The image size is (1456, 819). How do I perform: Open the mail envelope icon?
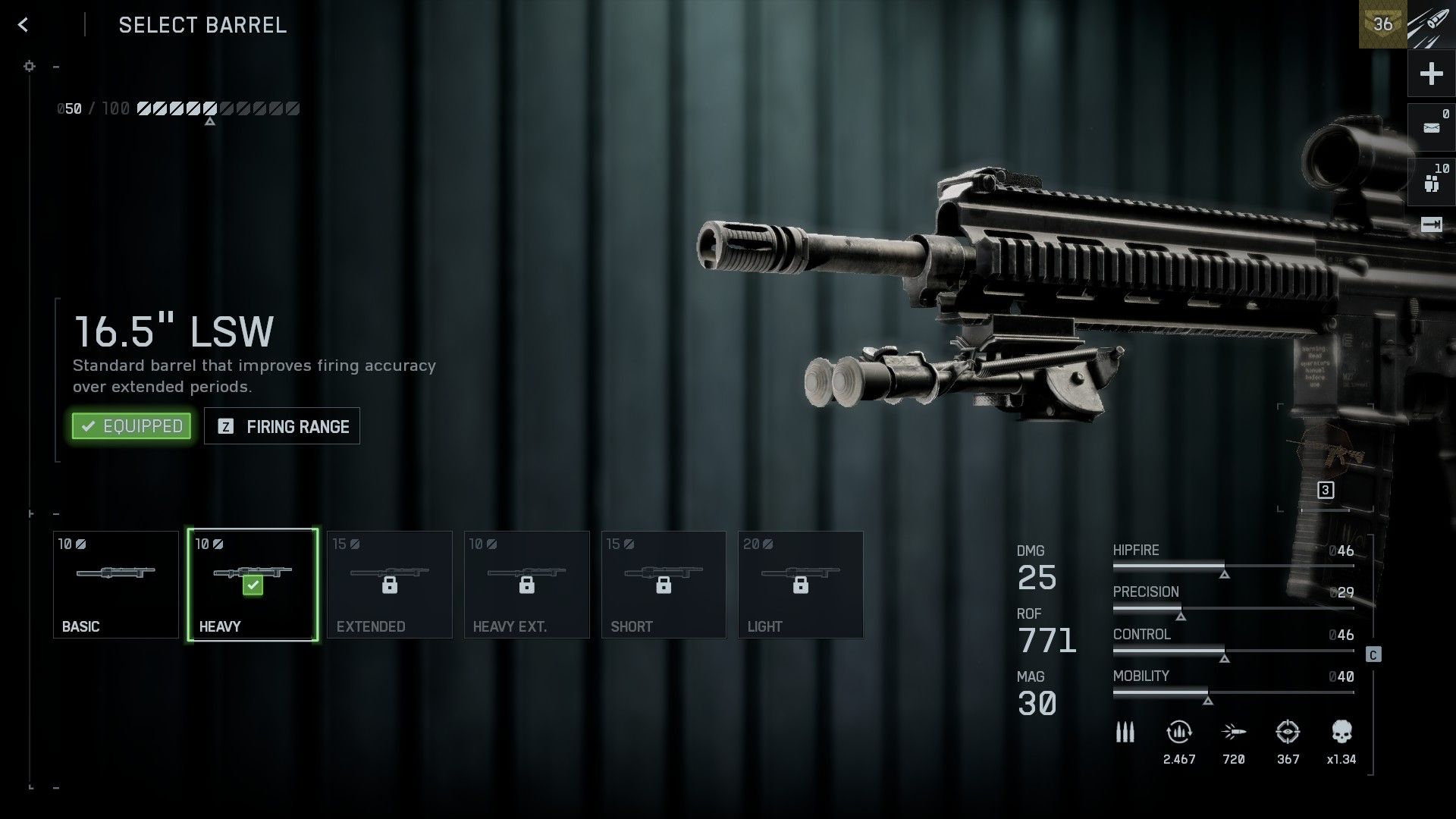(x=1431, y=127)
